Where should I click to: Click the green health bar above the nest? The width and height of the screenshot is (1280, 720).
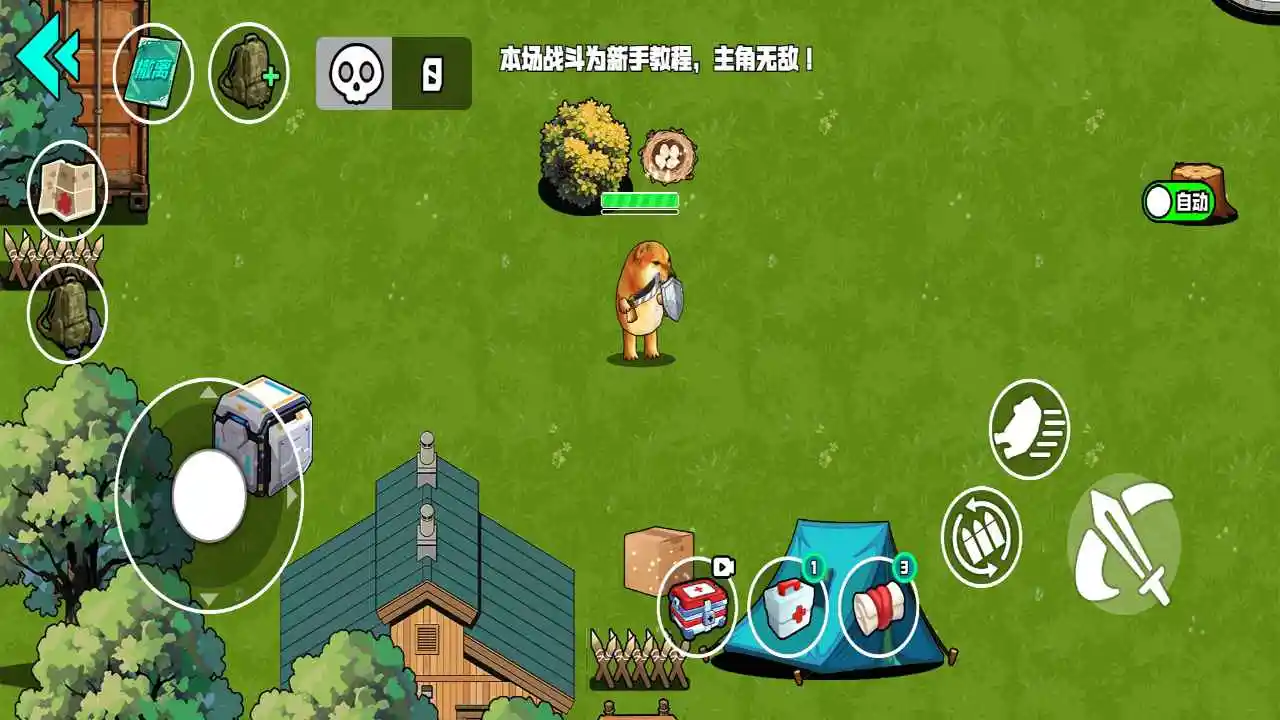click(640, 200)
